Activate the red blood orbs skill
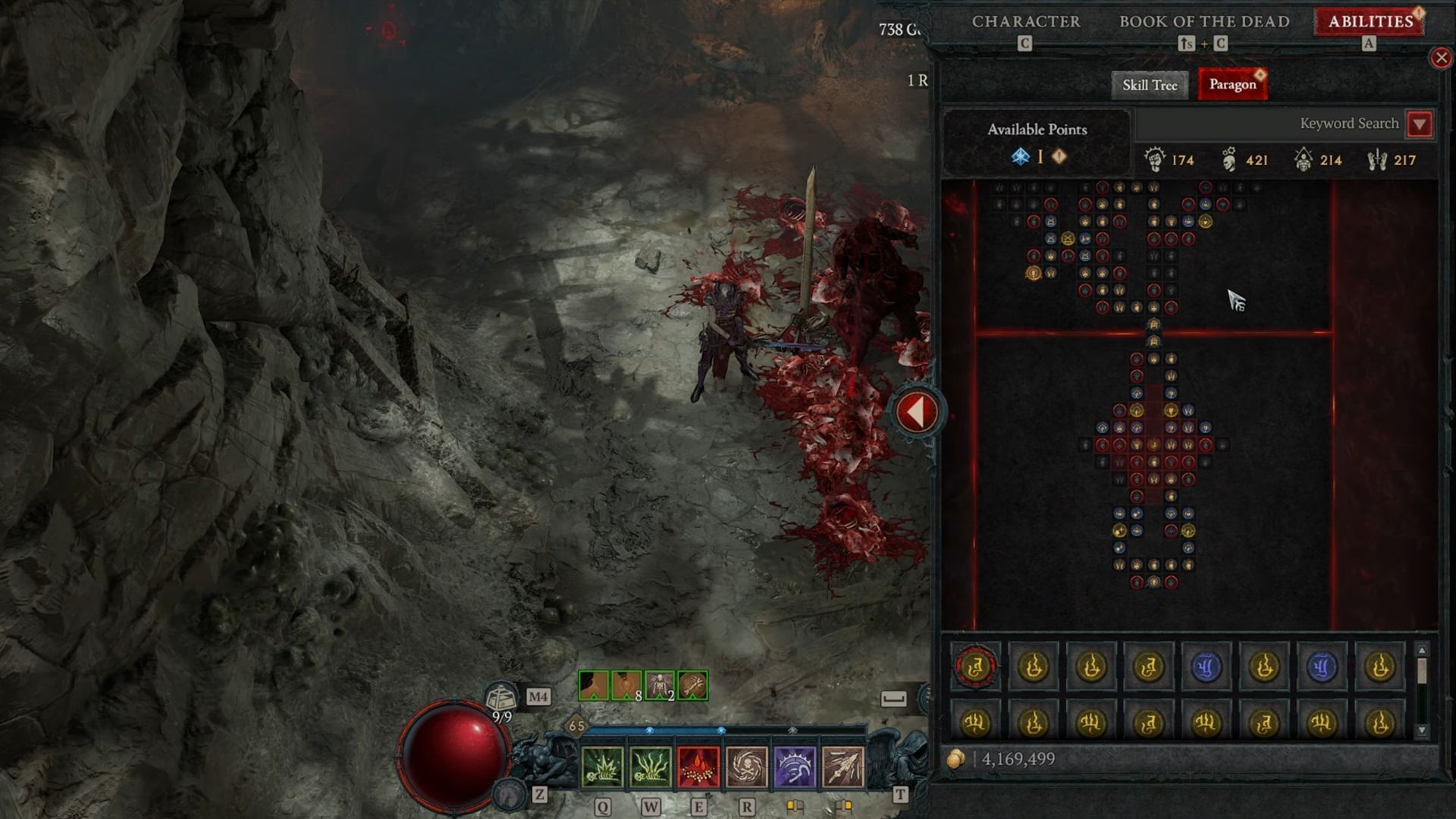Viewport: 1456px width, 819px height. [698, 767]
